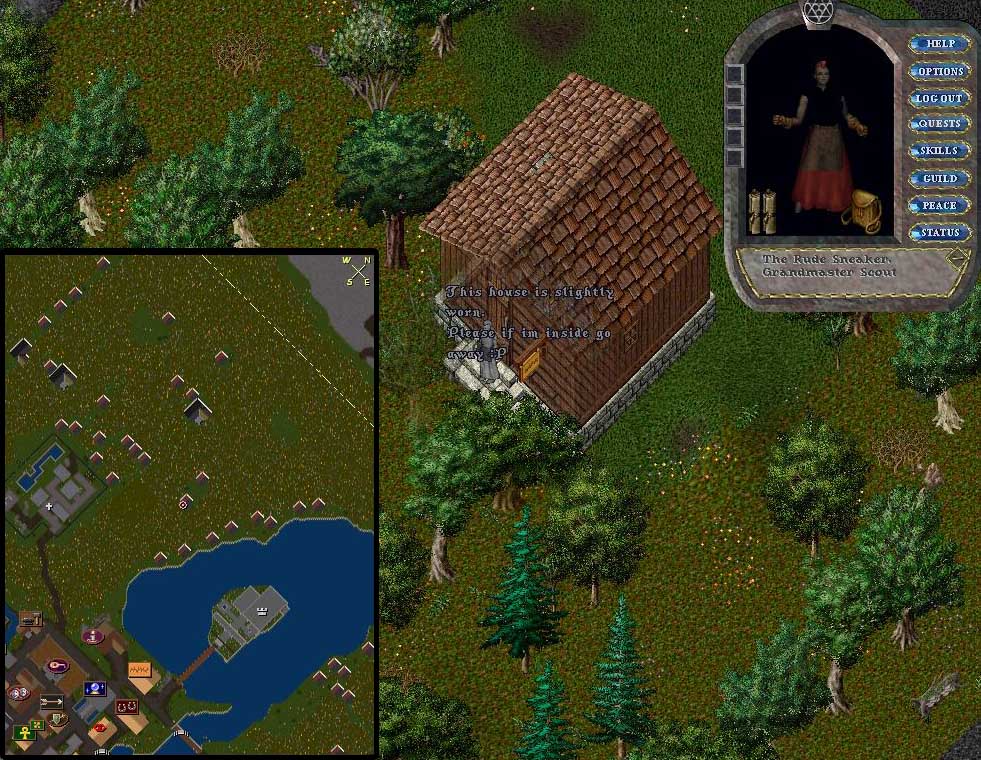Toggle the Peace combat mode button

click(939, 205)
